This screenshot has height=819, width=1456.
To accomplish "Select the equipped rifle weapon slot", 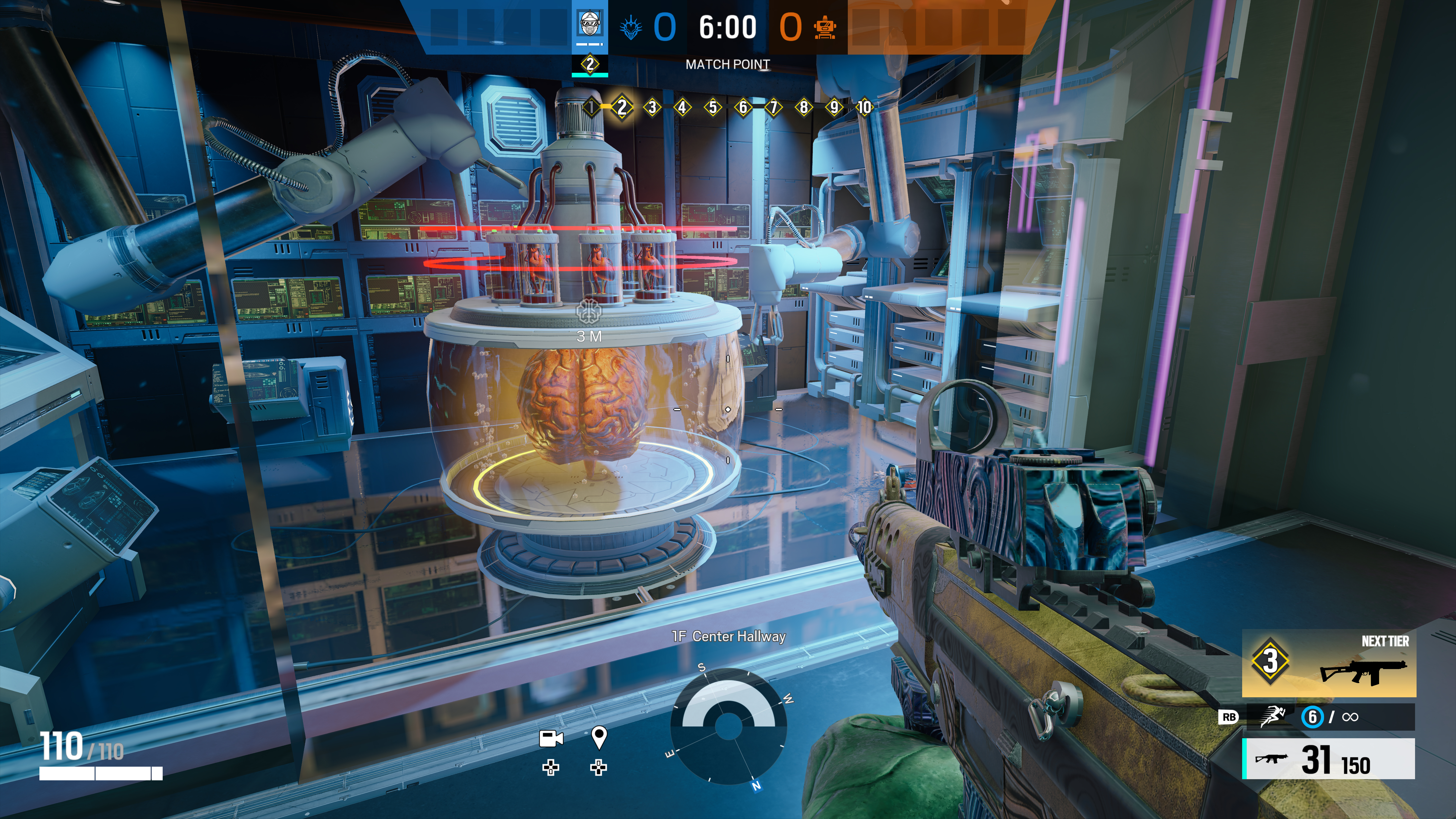I will click(x=1328, y=759).
